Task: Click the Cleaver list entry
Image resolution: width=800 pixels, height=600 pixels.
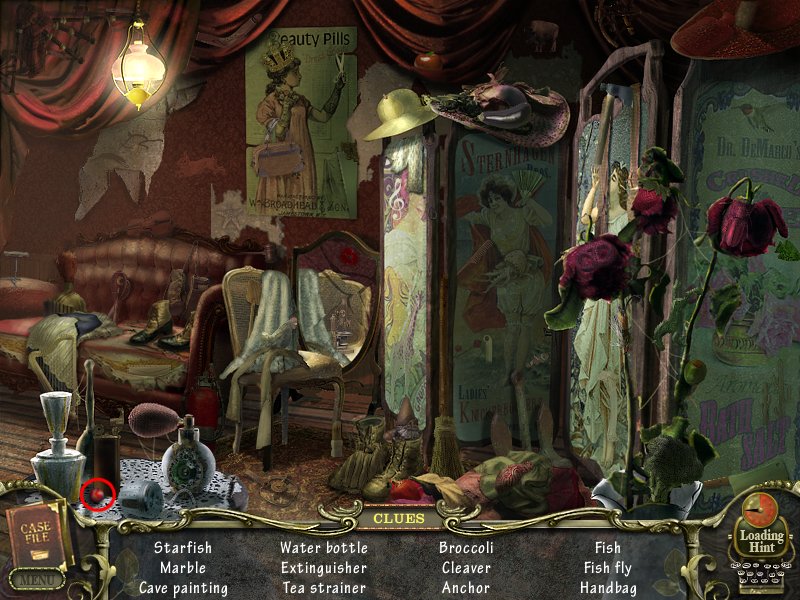Action: (466, 568)
